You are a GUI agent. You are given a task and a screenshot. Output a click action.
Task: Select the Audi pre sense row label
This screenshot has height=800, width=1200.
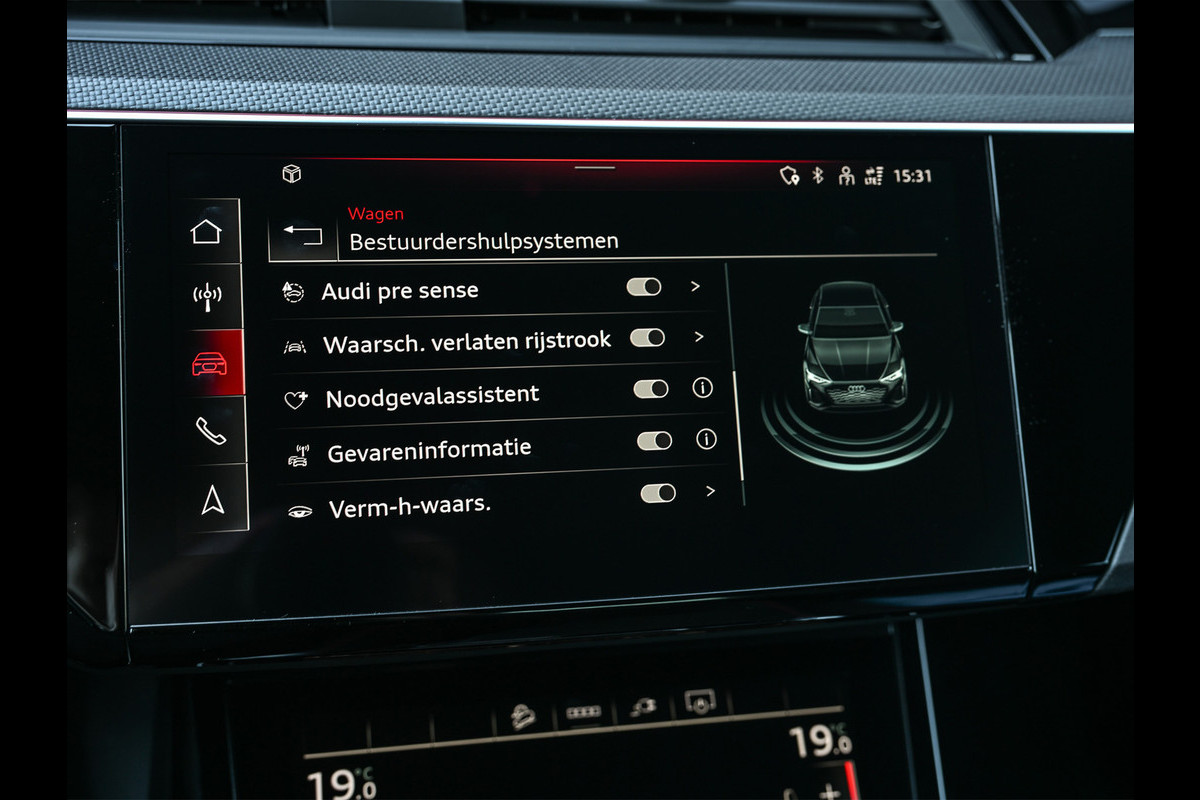tap(400, 291)
